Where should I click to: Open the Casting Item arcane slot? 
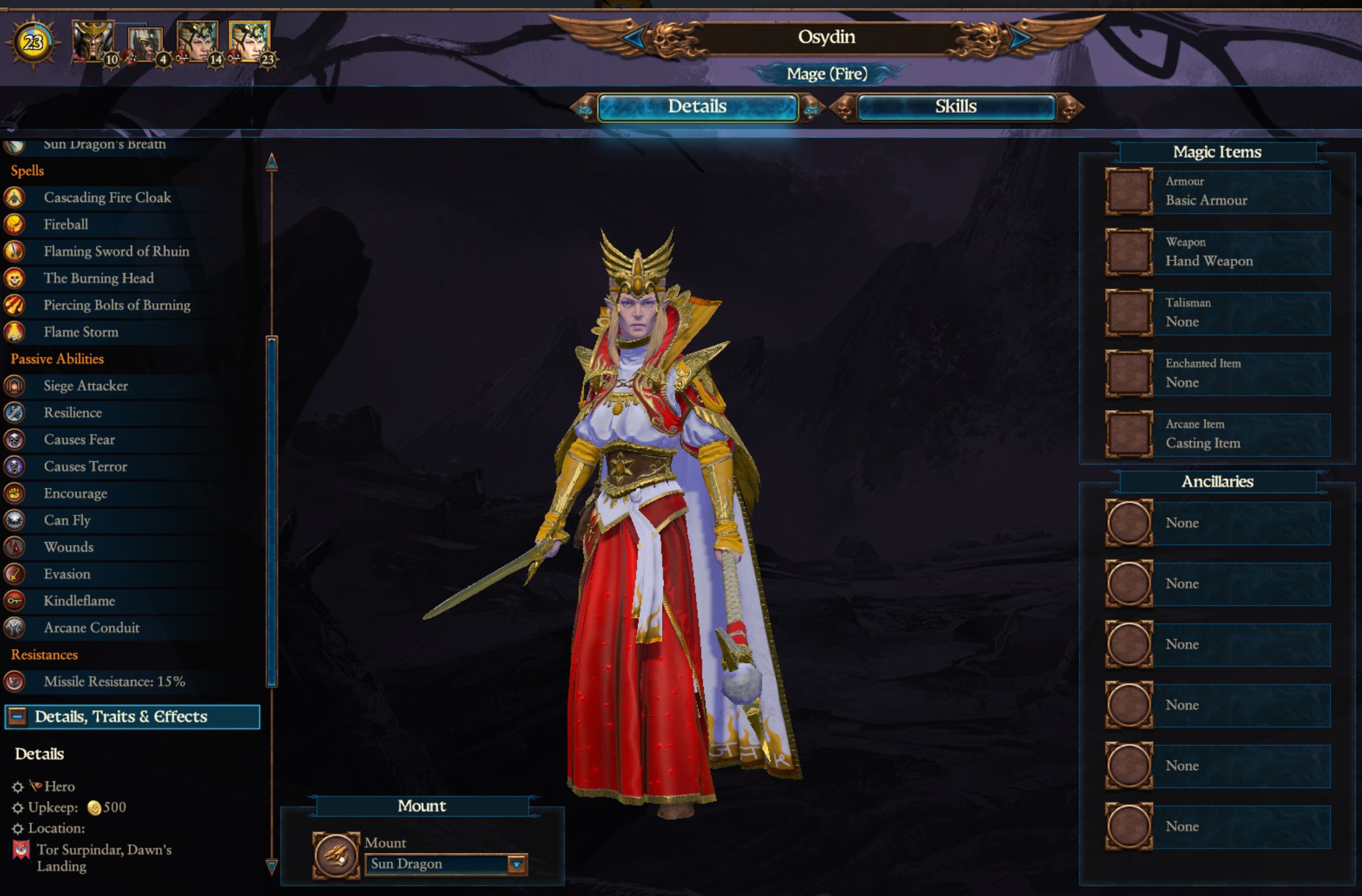coord(1128,434)
